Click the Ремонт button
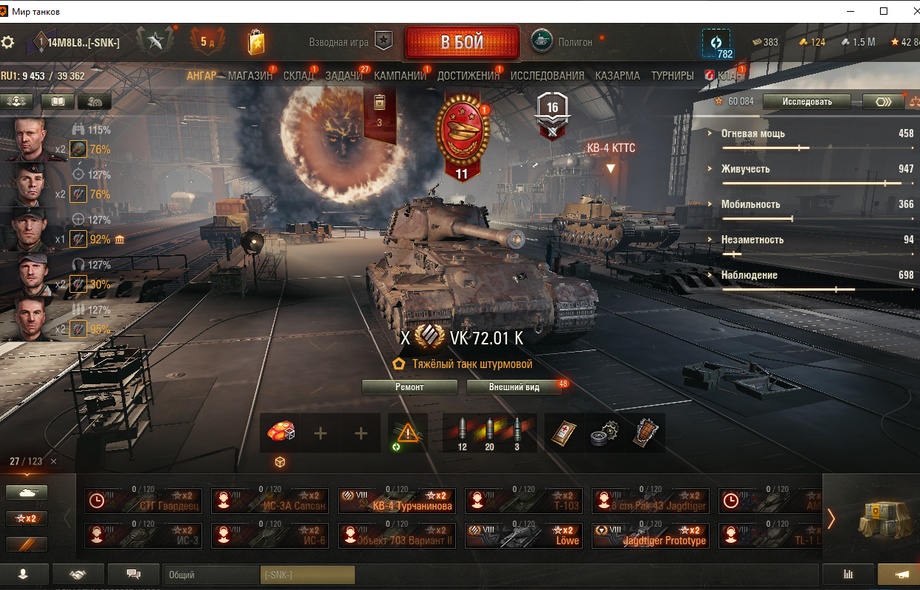Viewport: 920px width, 590px height. [x=409, y=387]
